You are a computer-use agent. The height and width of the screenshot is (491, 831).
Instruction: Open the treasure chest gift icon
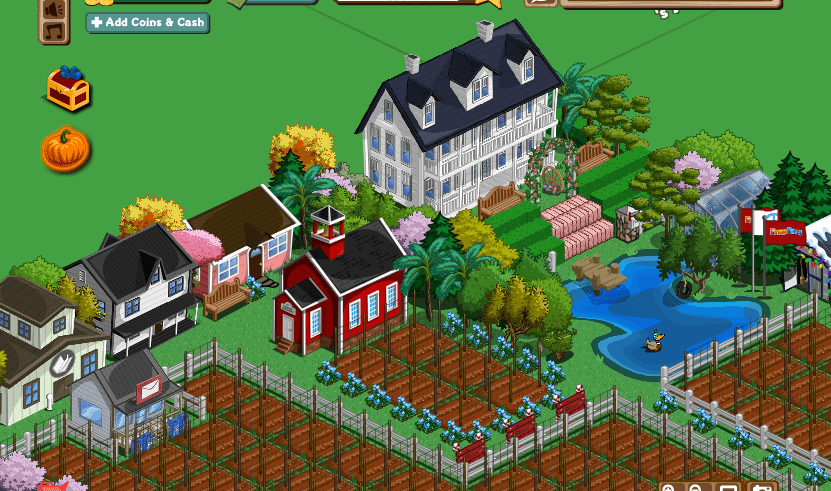[x=68, y=90]
